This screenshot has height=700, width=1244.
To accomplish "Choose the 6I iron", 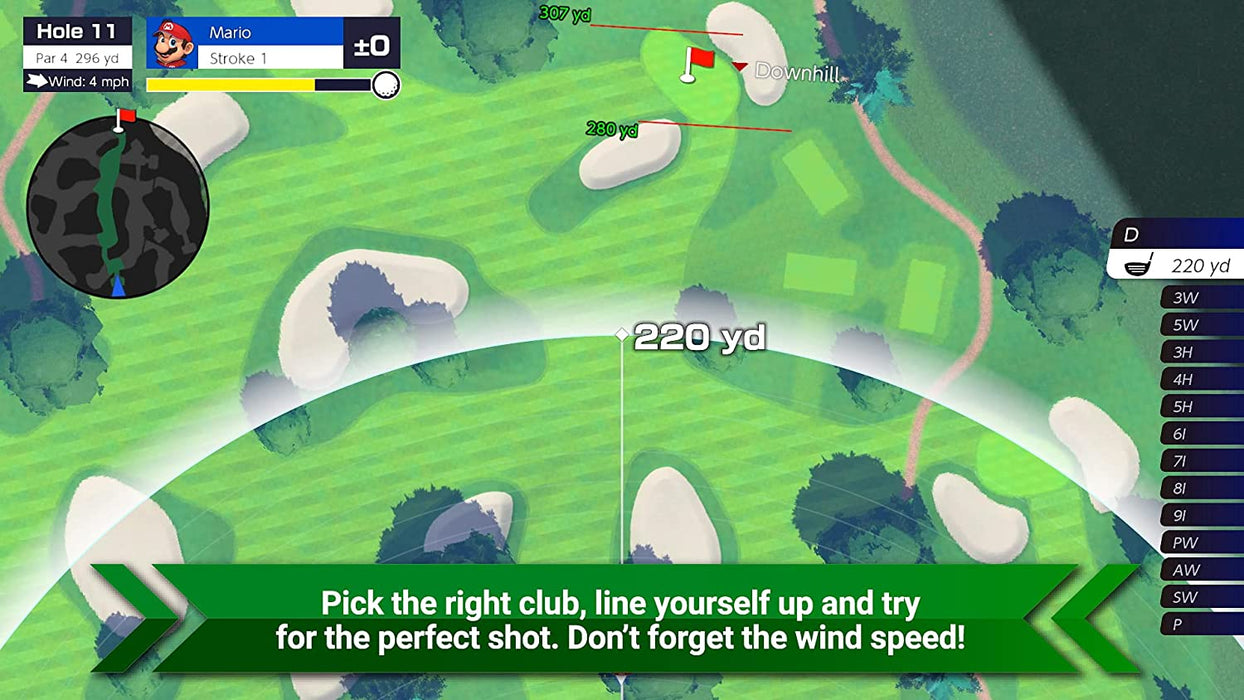I will [1200, 434].
